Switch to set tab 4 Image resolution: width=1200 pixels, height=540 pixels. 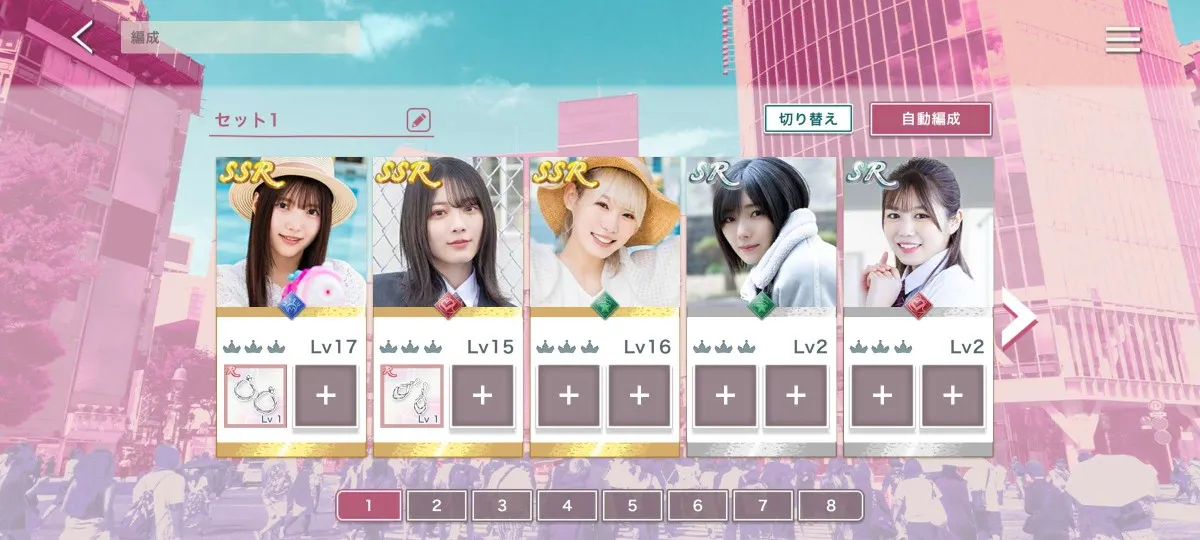point(567,505)
